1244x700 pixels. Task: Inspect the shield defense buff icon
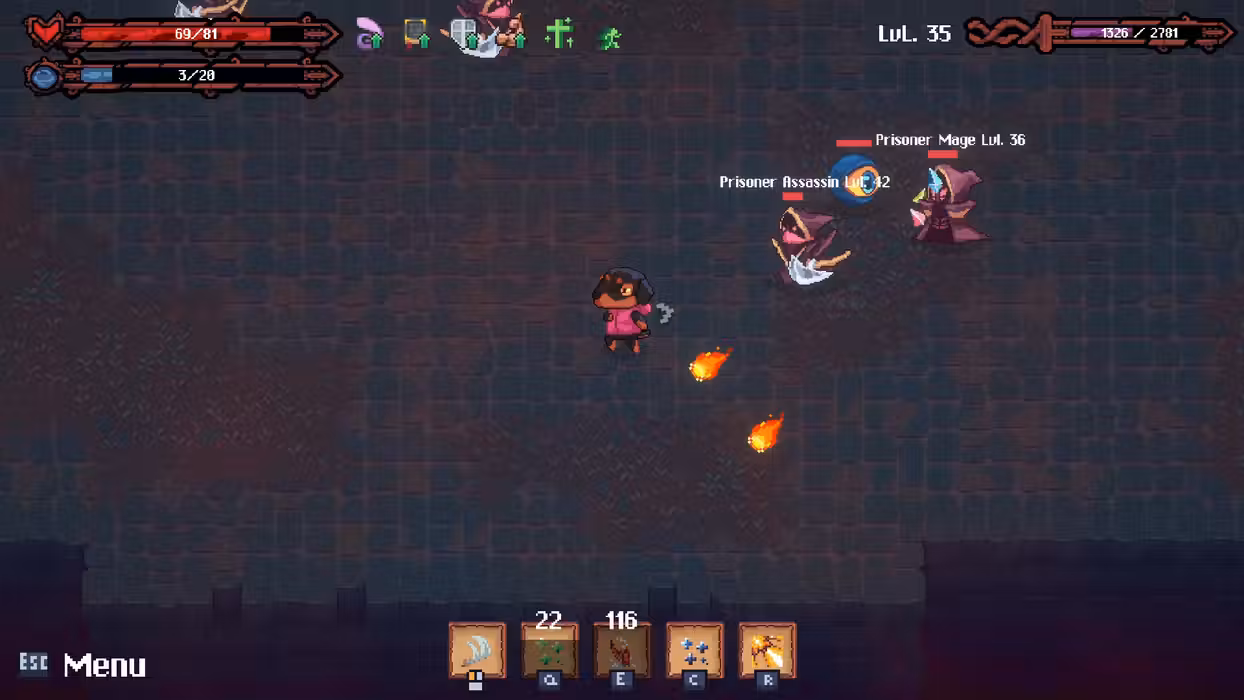(465, 36)
